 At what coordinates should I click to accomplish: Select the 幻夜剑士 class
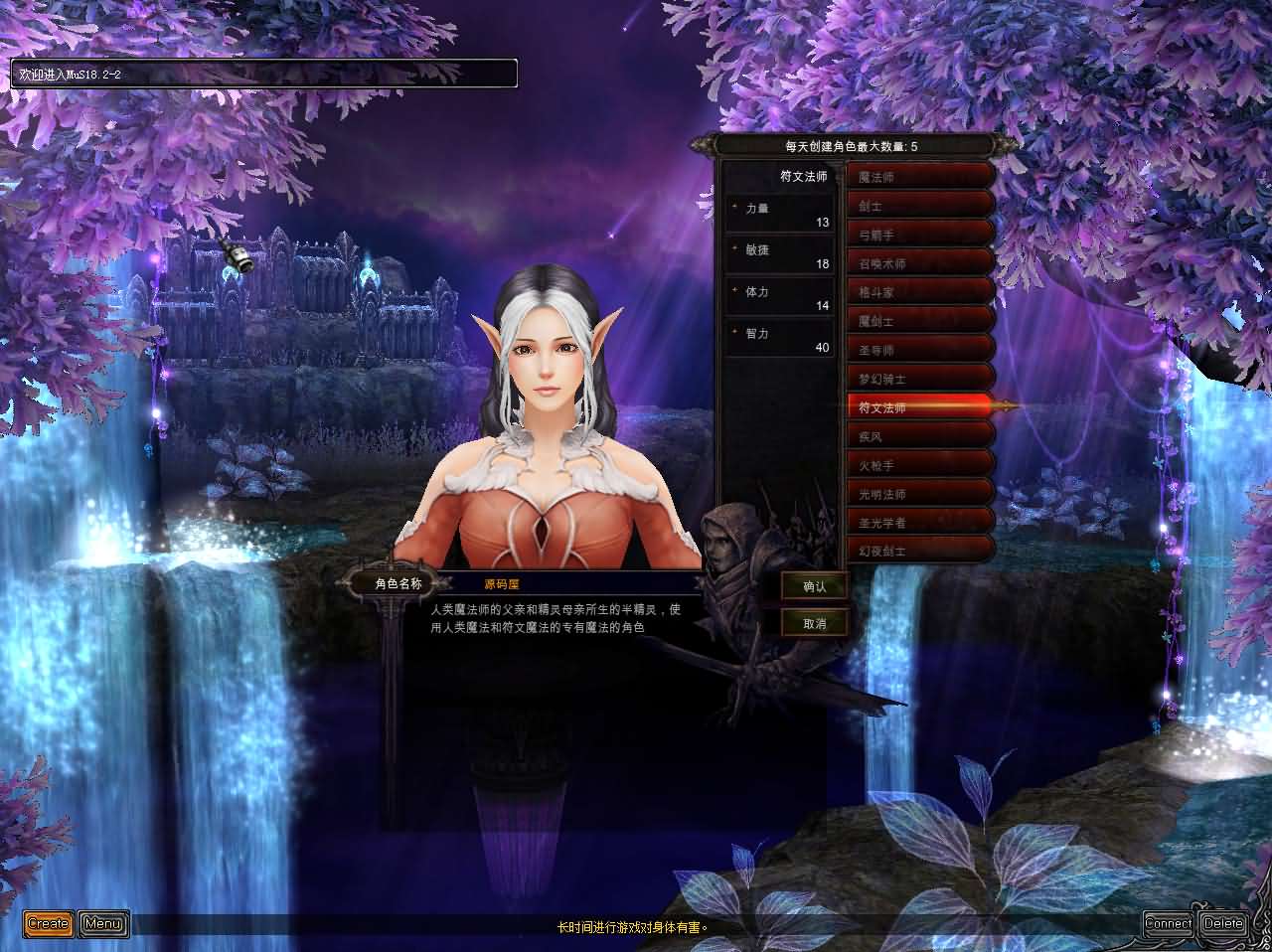coord(919,550)
